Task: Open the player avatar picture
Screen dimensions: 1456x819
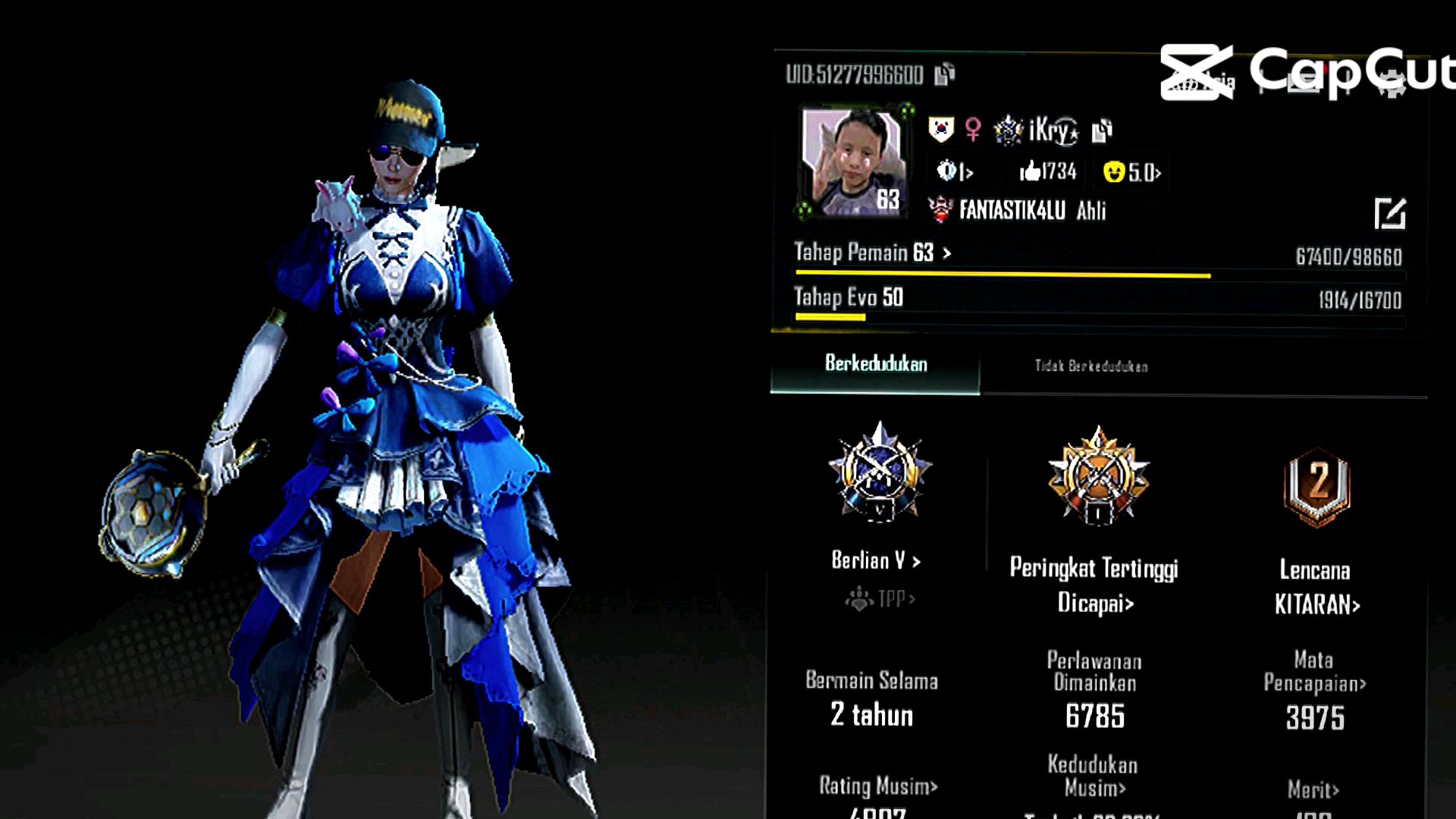Action: tap(854, 162)
